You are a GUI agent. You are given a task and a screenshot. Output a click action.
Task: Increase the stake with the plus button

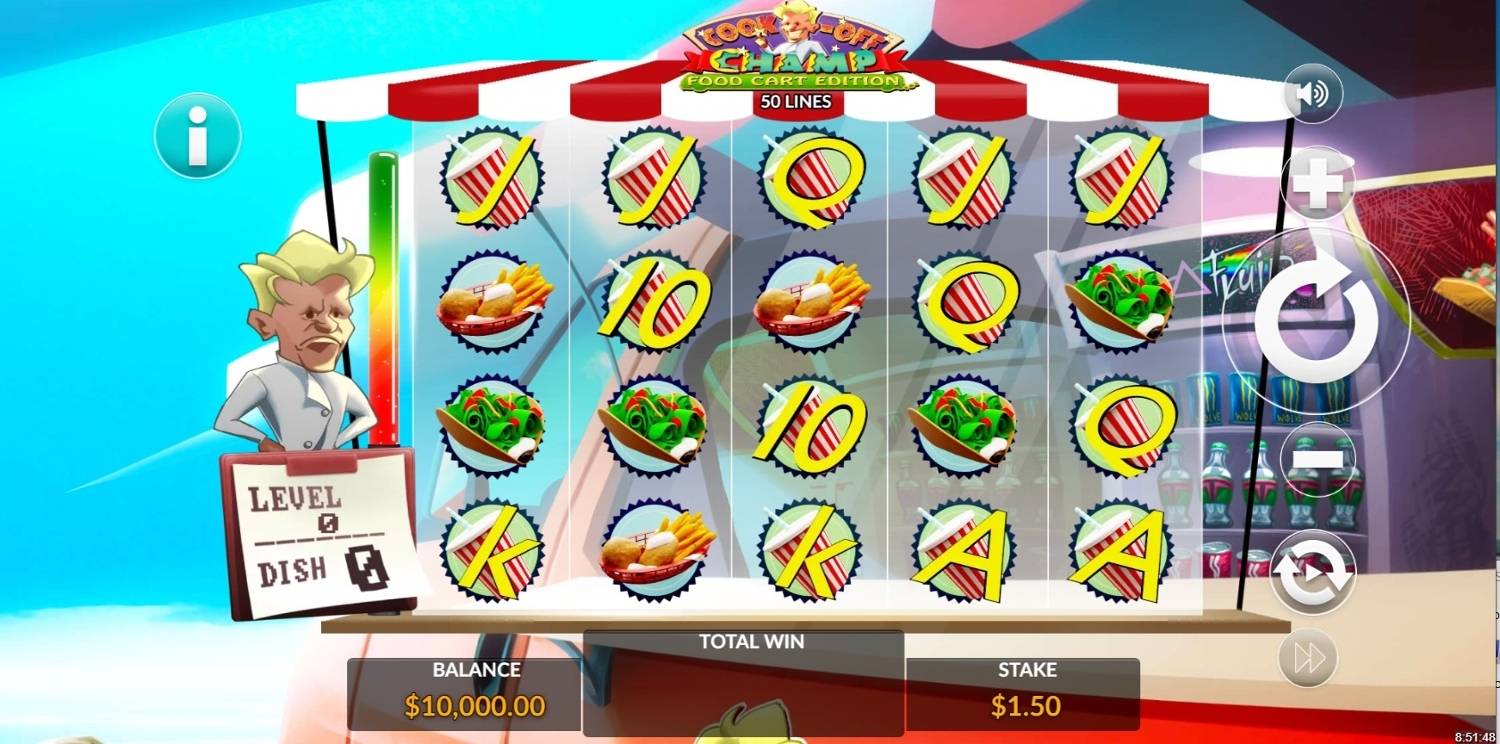point(1318,184)
